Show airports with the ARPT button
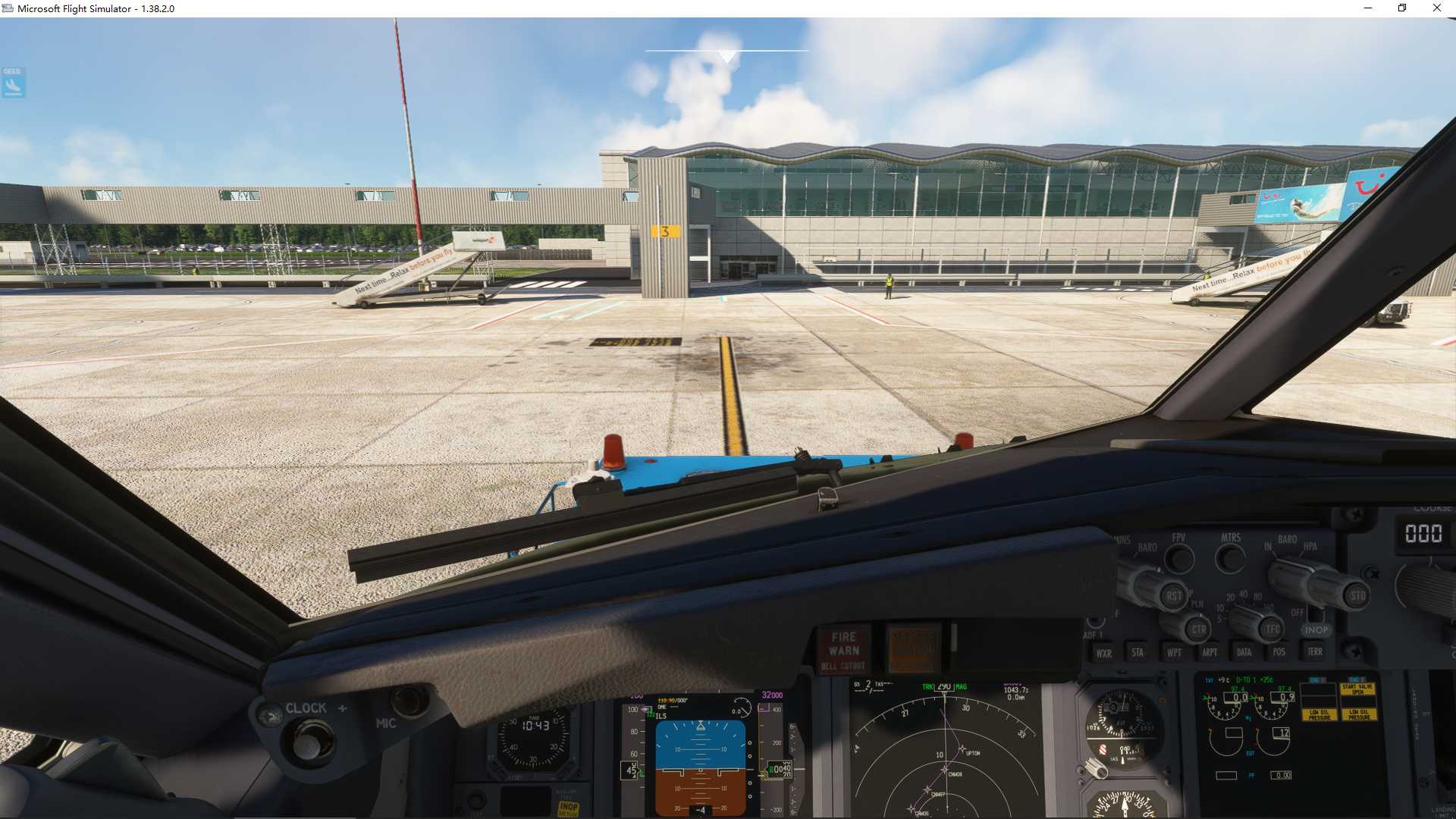 pyautogui.click(x=1210, y=652)
